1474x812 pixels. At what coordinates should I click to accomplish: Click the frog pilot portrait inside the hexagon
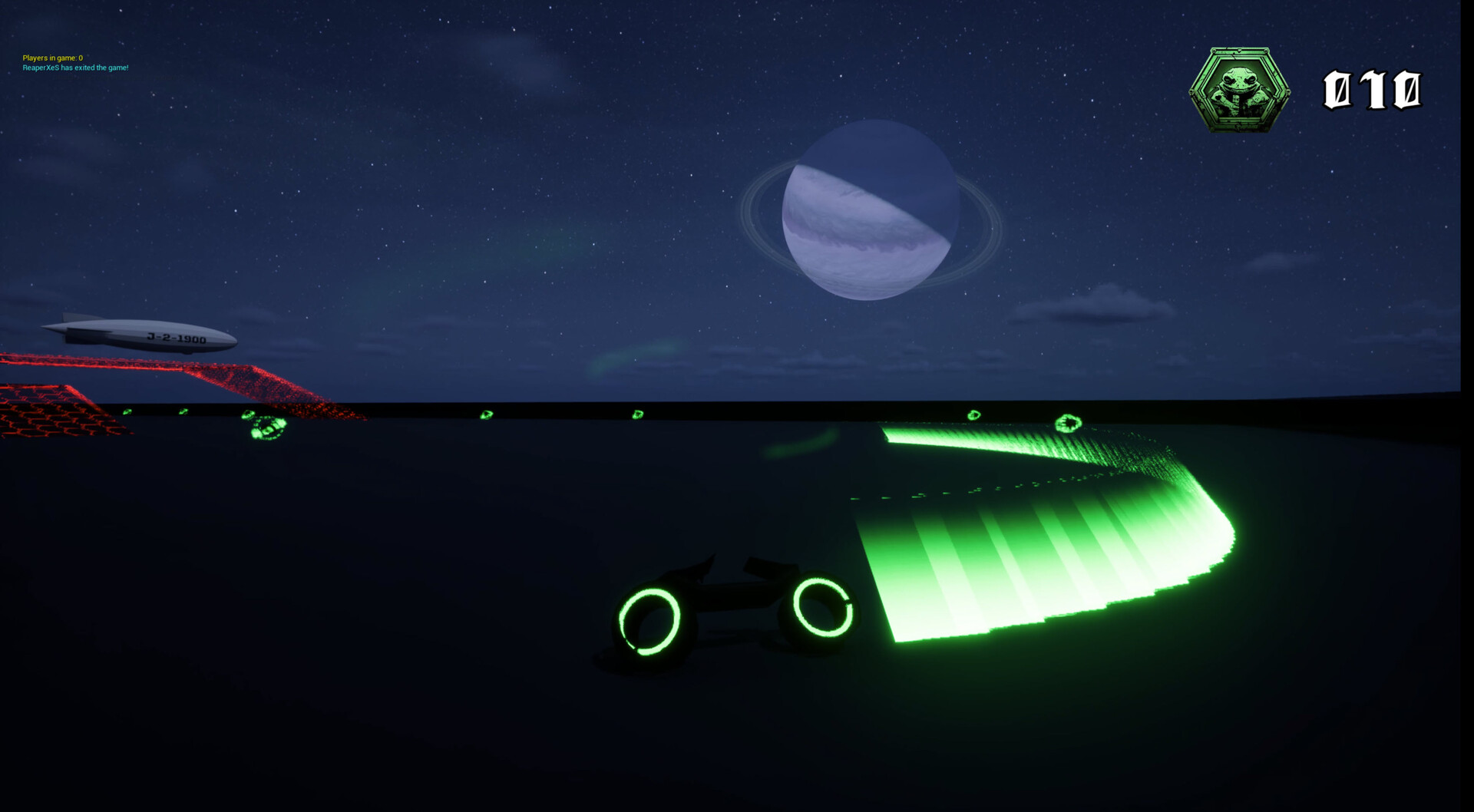tap(1238, 83)
